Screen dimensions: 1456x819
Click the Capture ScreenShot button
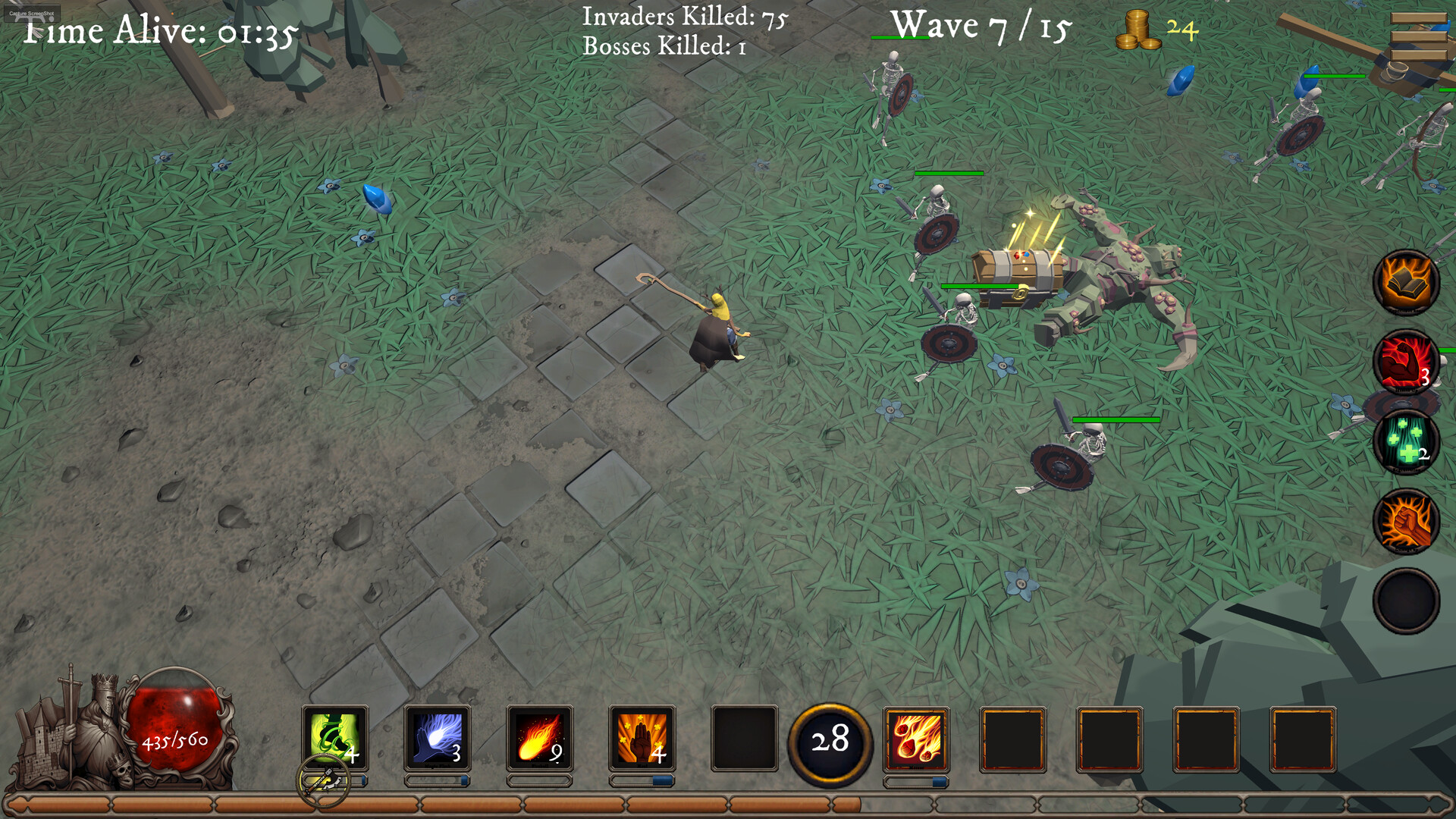pyautogui.click(x=32, y=11)
